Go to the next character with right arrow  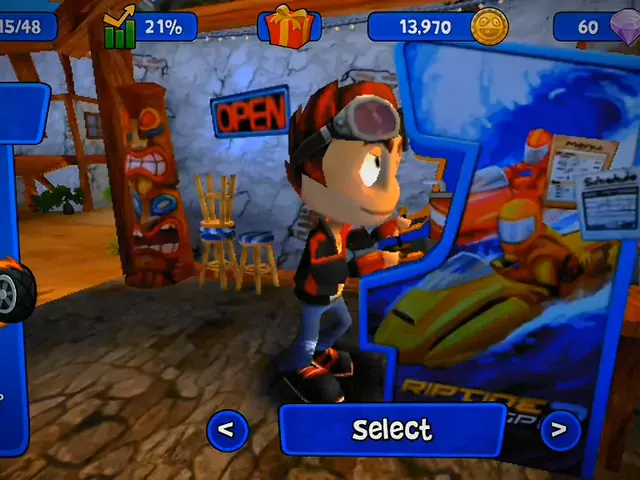point(558,430)
